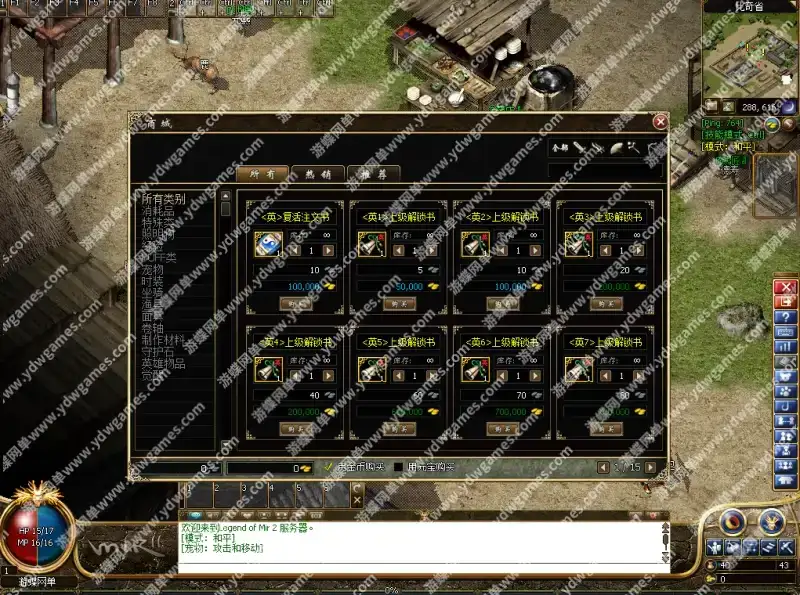Screen dimensions: 800x595
Task: Switch to the 所有 tab
Action: click(262, 174)
